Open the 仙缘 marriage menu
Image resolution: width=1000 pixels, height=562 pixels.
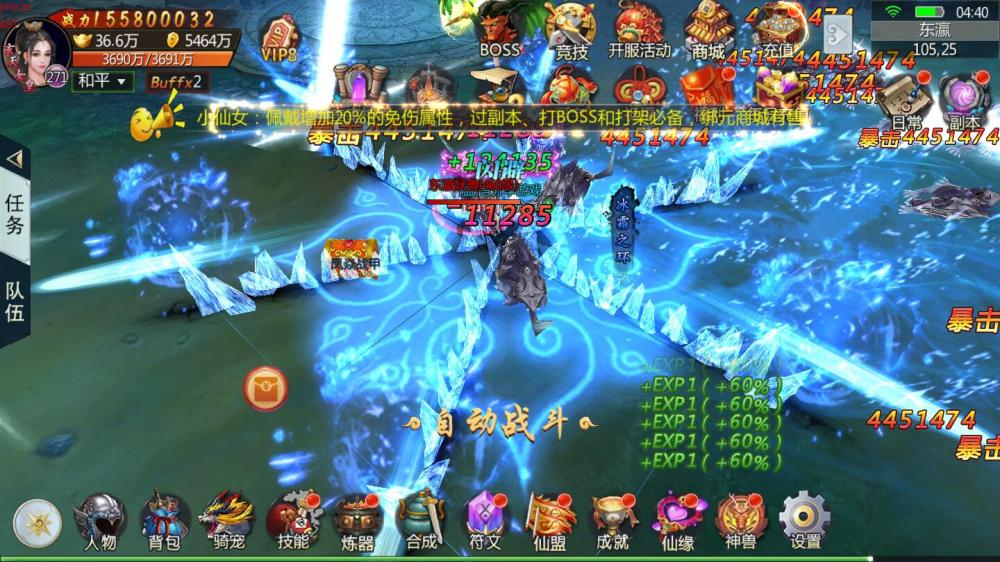click(678, 520)
